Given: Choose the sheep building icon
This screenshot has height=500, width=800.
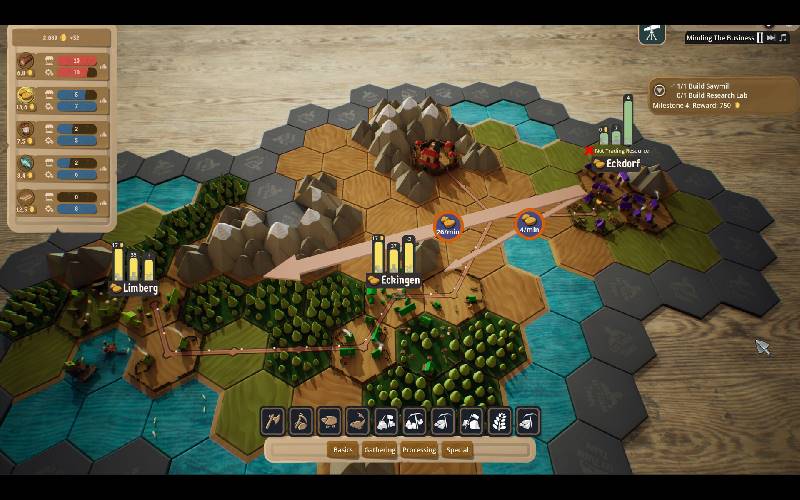Looking at the screenshot, I should (330, 422).
